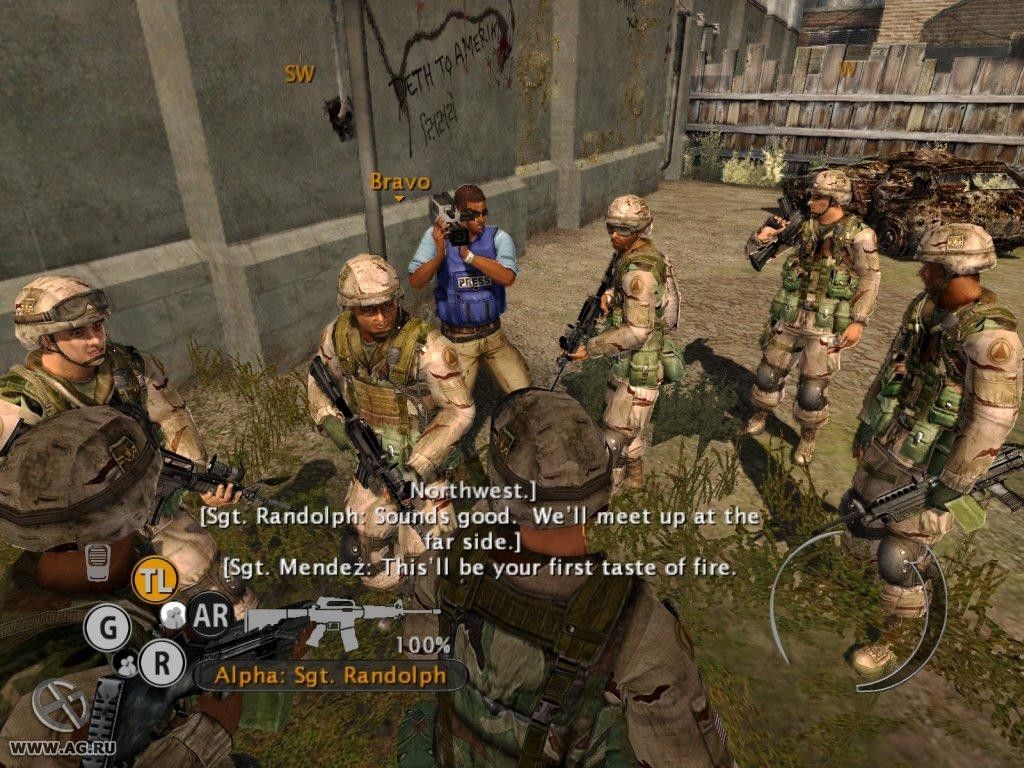Select the G grenadier icon
The height and width of the screenshot is (768, 1024).
click(x=107, y=628)
